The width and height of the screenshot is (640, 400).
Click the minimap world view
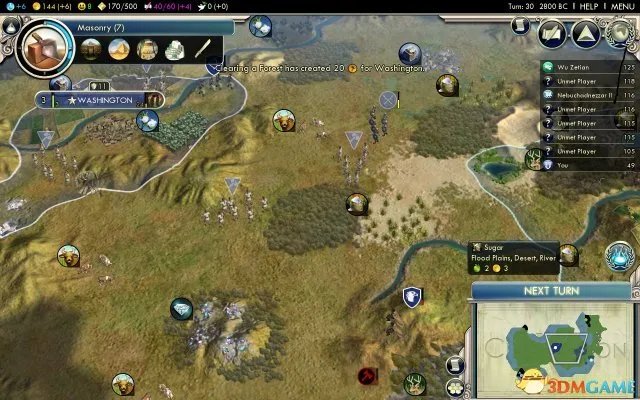555,343
